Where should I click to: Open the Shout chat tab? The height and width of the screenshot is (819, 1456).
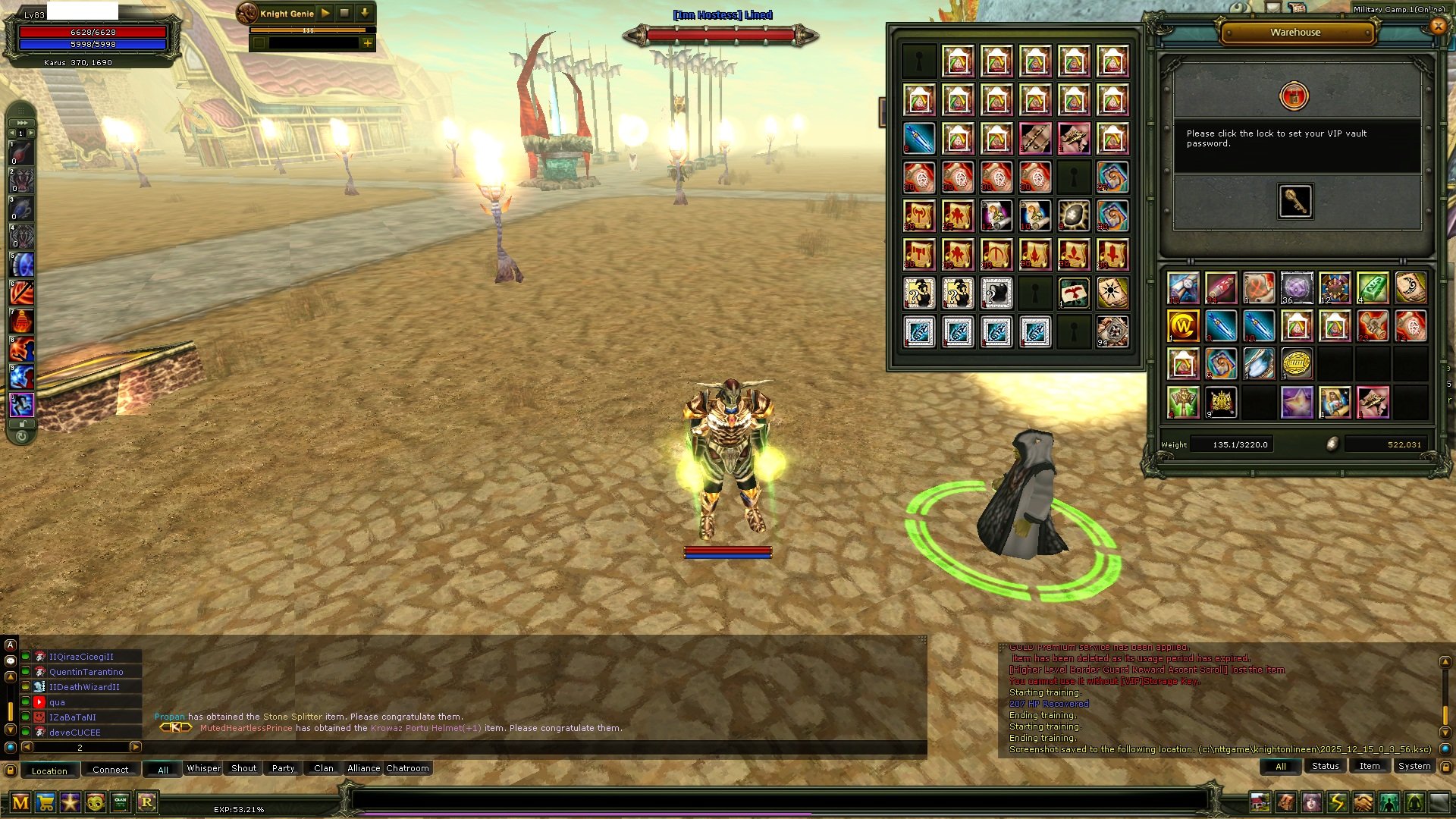point(243,768)
